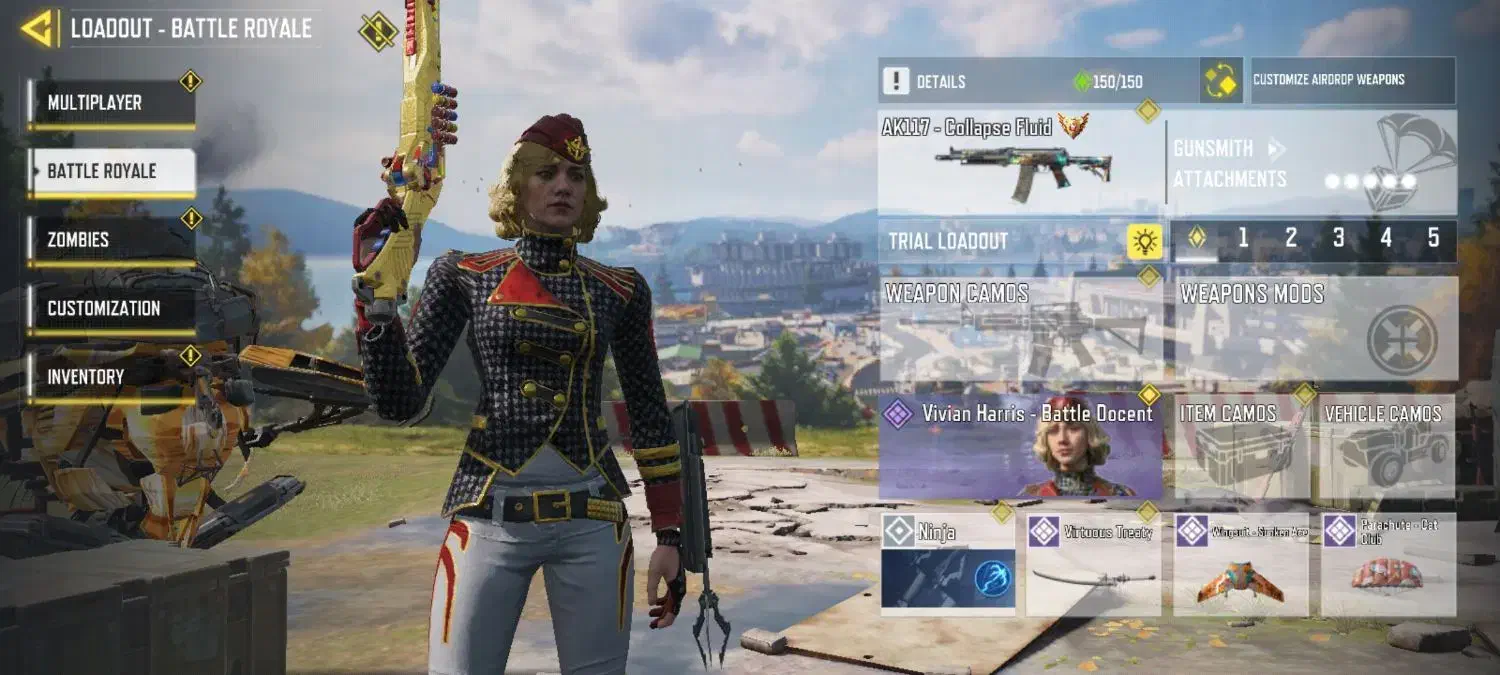Choose loadout slot number 3
Image resolution: width=1500 pixels, height=675 pixels.
[1338, 239]
